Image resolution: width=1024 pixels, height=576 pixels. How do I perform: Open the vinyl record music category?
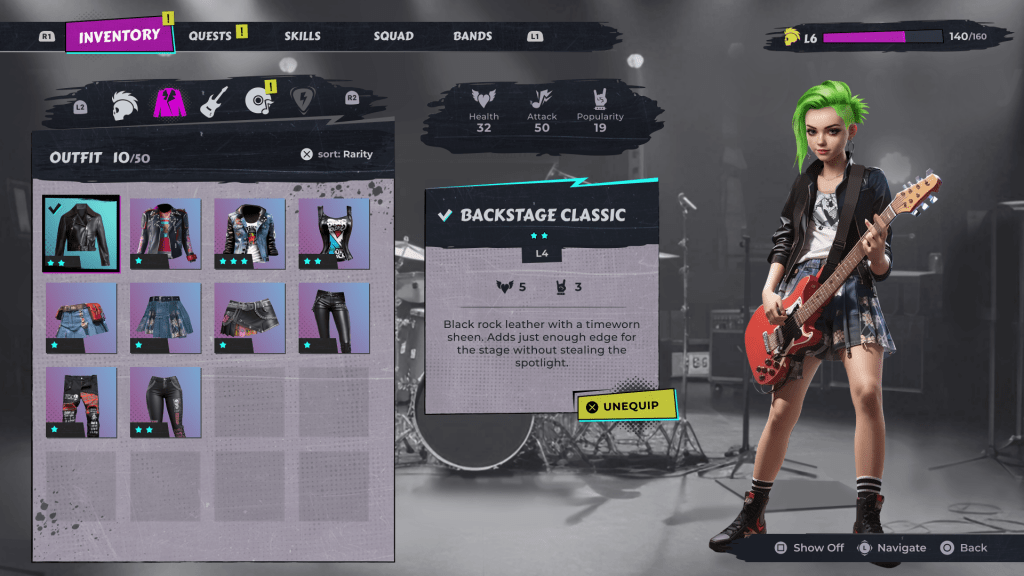click(x=259, y=102)
